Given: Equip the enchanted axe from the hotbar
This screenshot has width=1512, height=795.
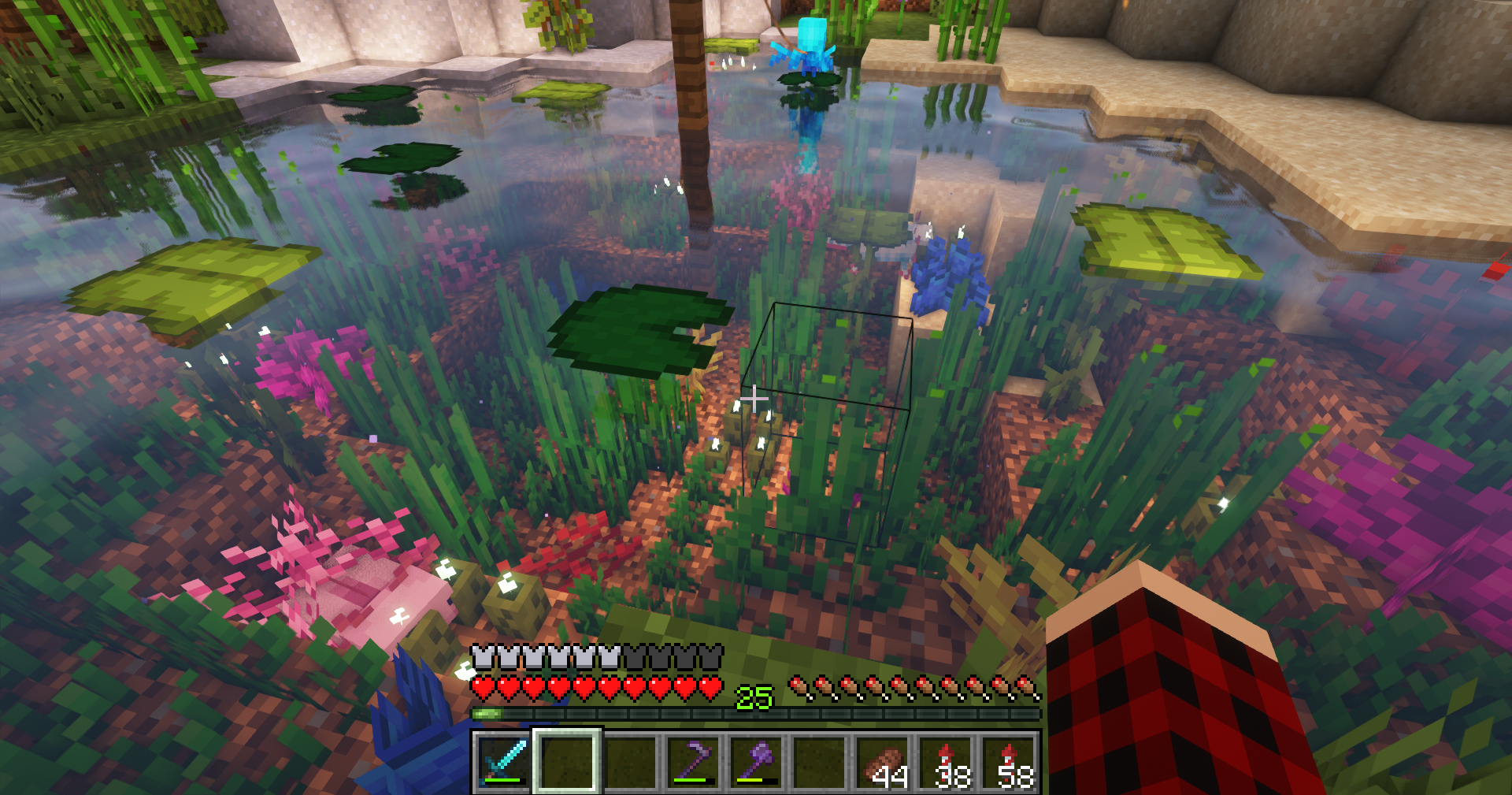Looking at the screenshot, I should (757, 761).
